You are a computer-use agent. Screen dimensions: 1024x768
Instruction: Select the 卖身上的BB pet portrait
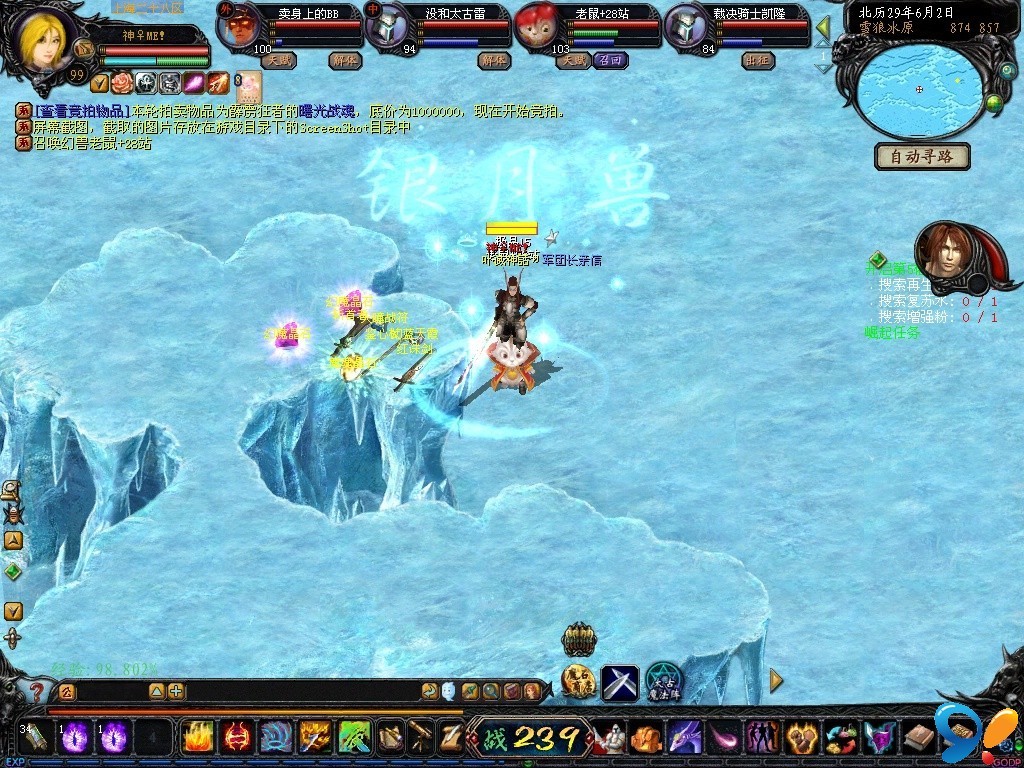tap(238, 25)
